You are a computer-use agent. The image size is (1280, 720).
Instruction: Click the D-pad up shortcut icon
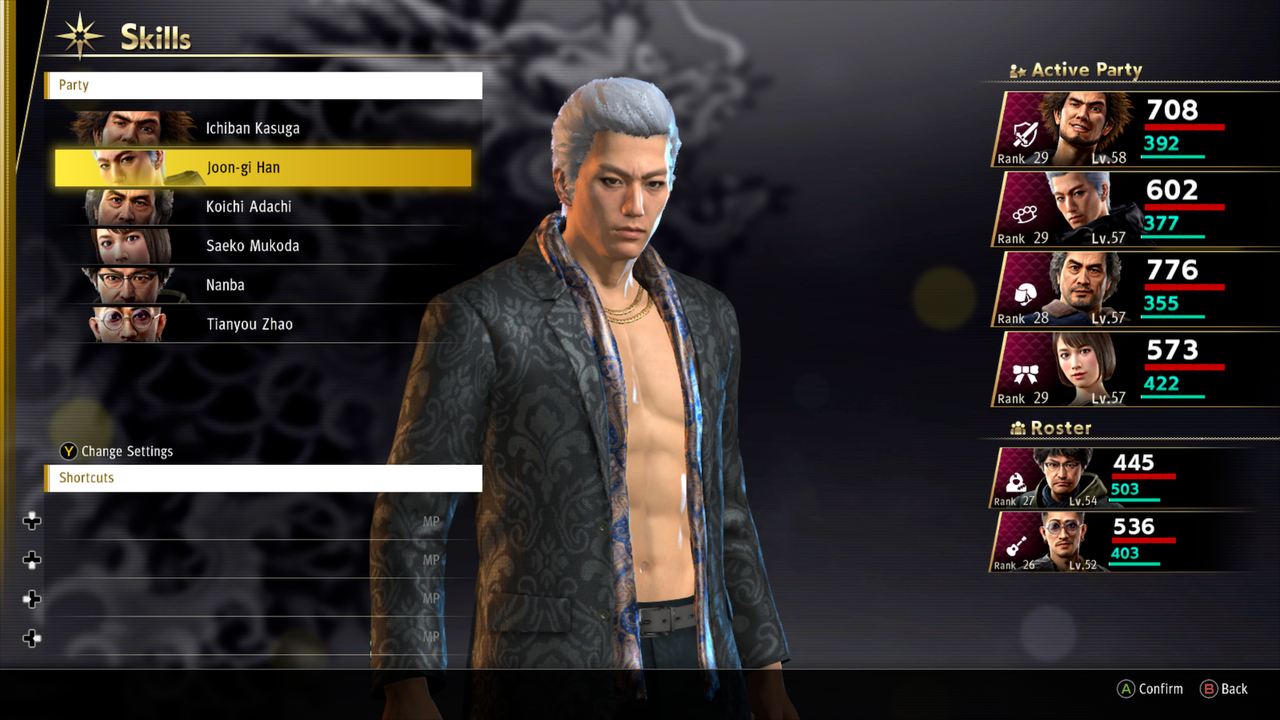[31, 520]
